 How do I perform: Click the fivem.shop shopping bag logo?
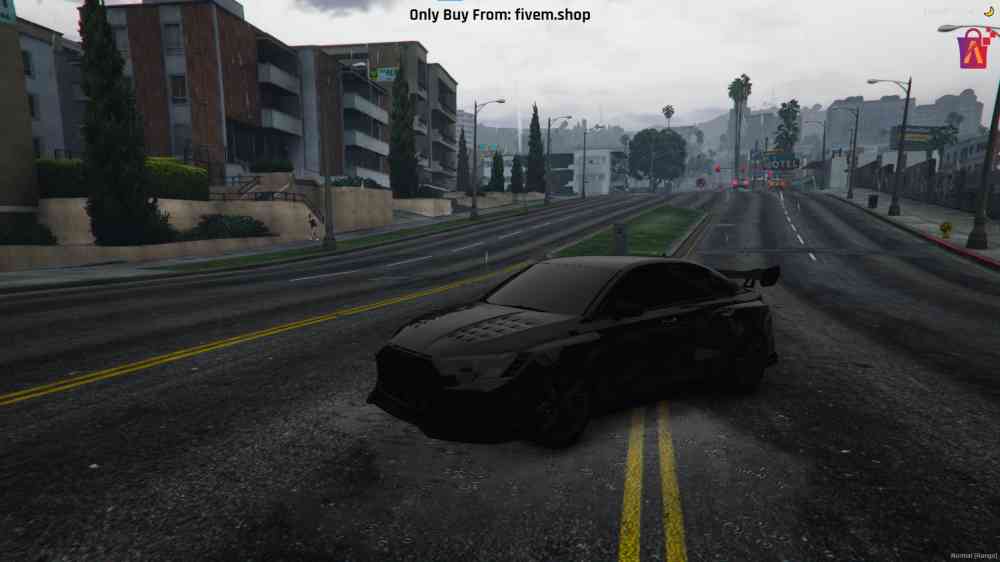pyautogui.click(x=972, y=49)
